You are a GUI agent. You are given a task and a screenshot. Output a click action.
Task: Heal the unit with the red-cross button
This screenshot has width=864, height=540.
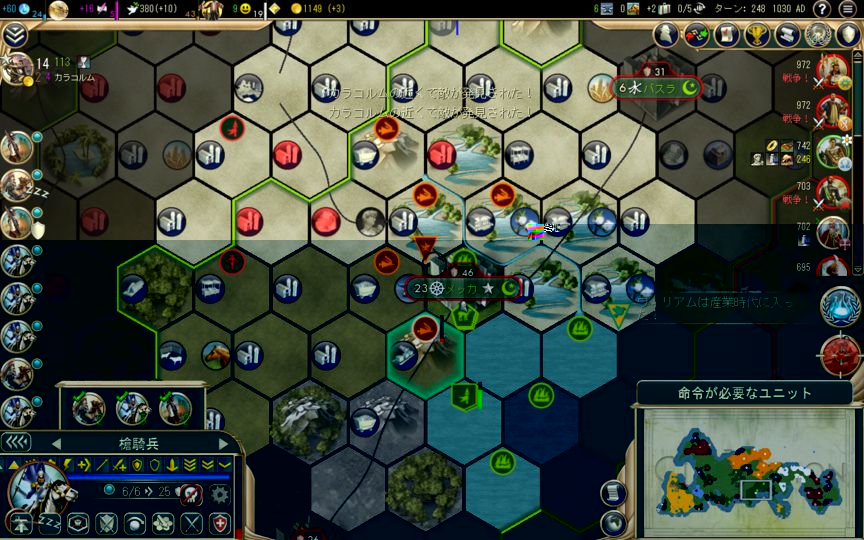click(219, 521)
